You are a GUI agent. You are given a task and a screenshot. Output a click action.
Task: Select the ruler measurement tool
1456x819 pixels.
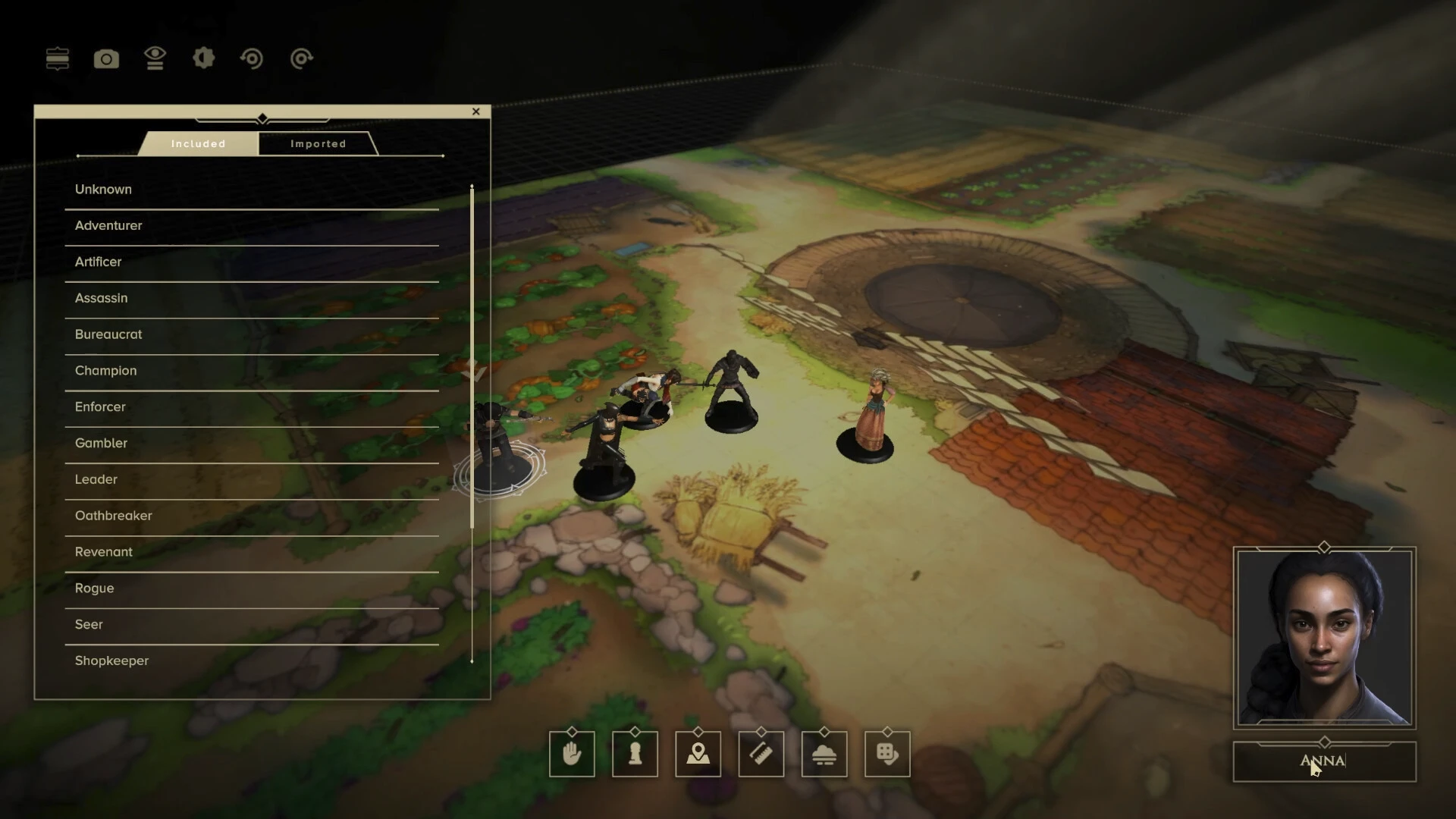(x=761, y=754)
